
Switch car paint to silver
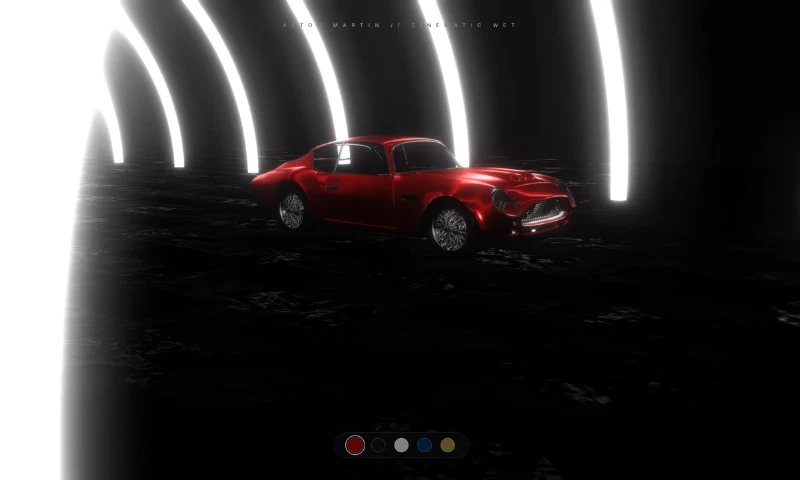pyautogui.click(x=401, y=445)
